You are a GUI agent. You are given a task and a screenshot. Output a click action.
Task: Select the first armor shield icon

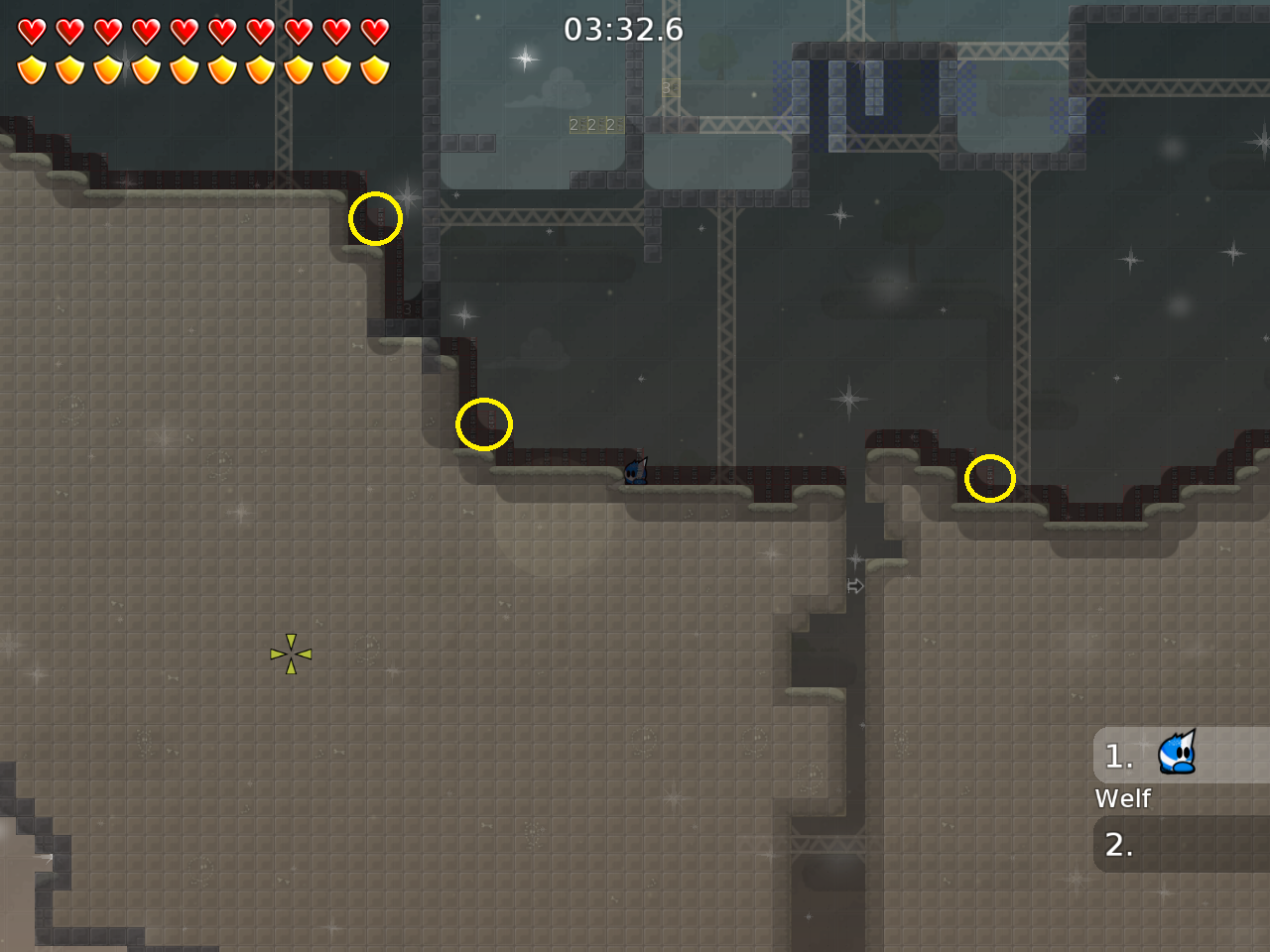(x=33, y=69)
